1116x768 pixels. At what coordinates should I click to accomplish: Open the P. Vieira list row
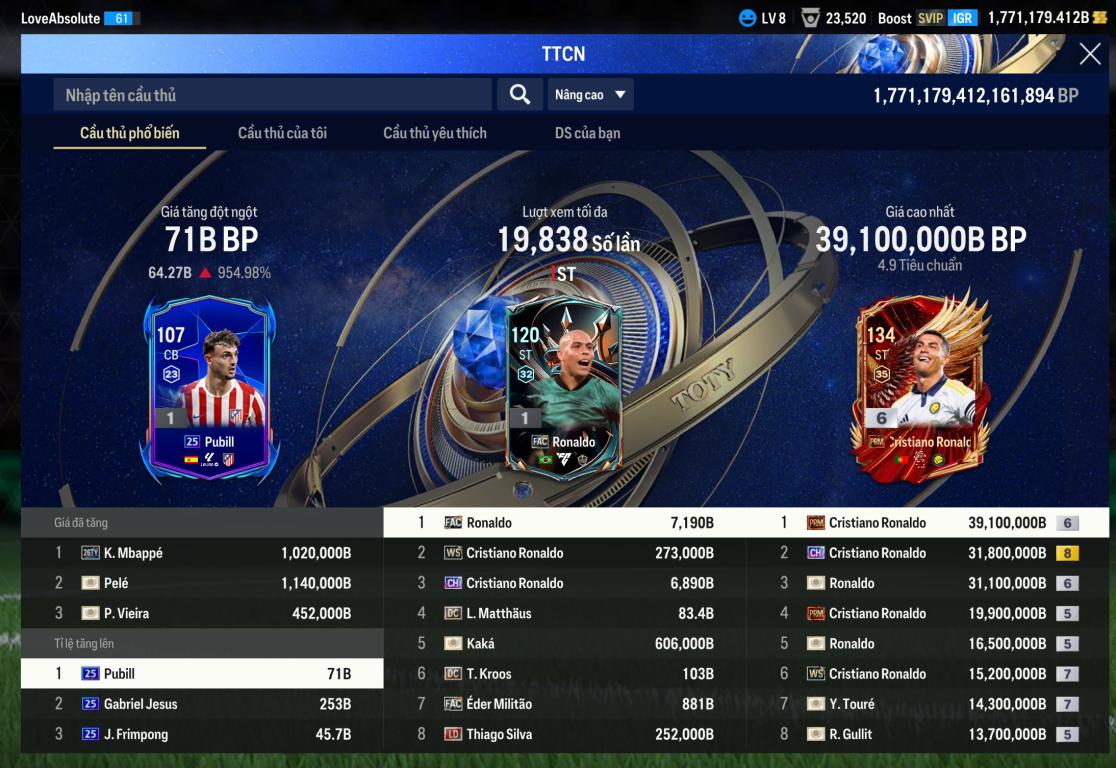202,613
